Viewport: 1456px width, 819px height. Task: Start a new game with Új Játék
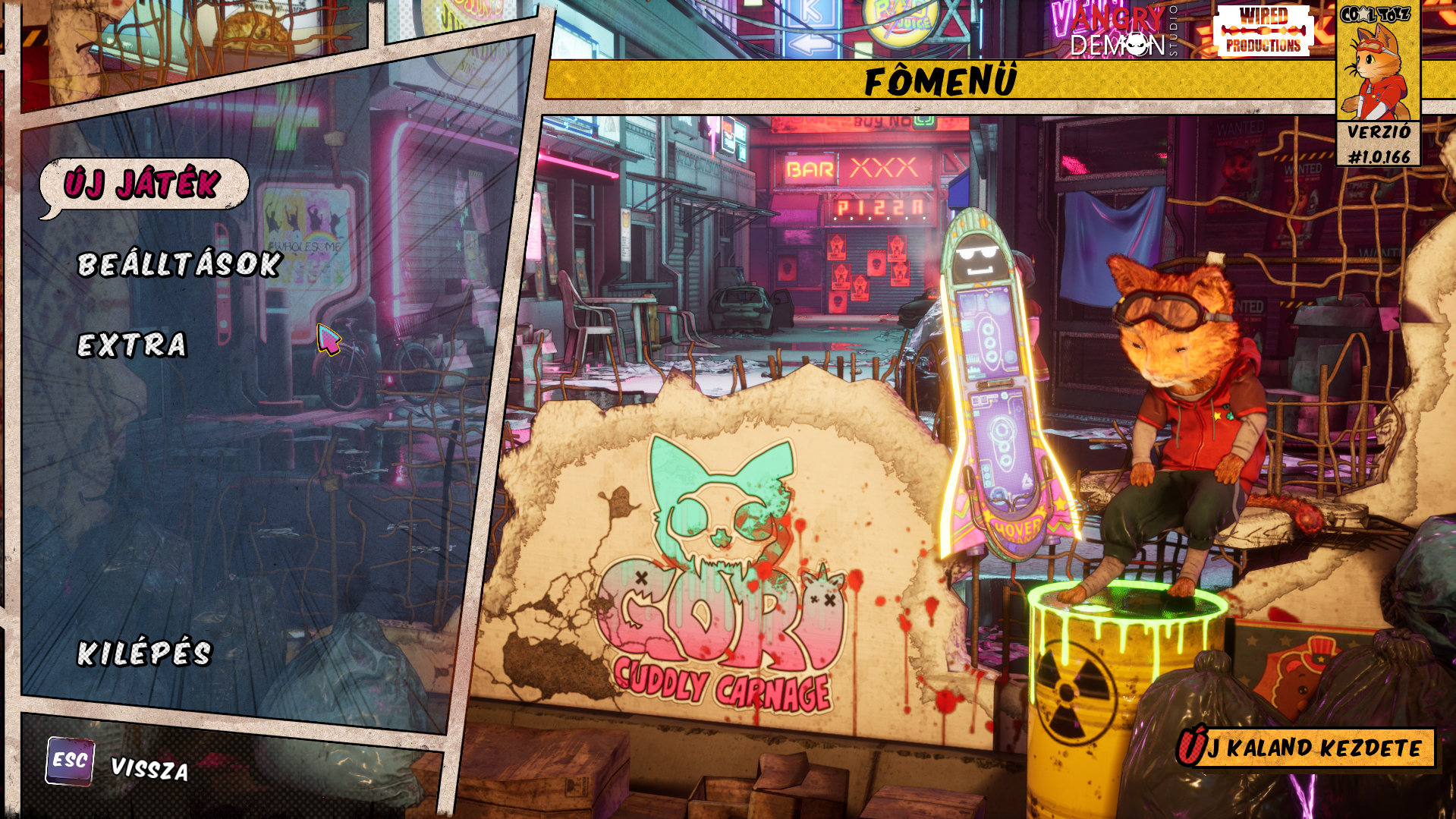click(x=143, y=184)
